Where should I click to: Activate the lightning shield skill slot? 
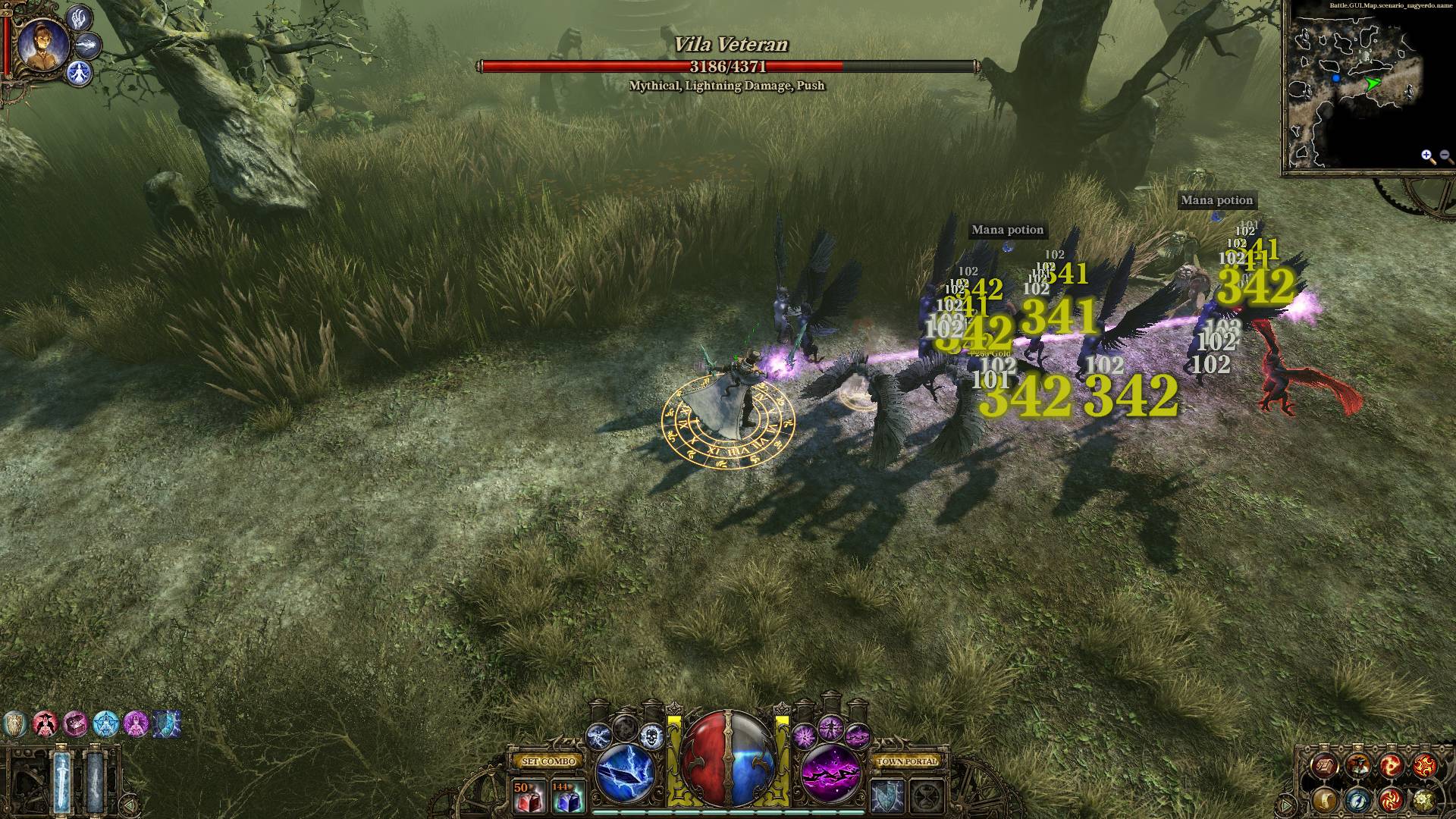pyautogui.click(x=885, y=797)
